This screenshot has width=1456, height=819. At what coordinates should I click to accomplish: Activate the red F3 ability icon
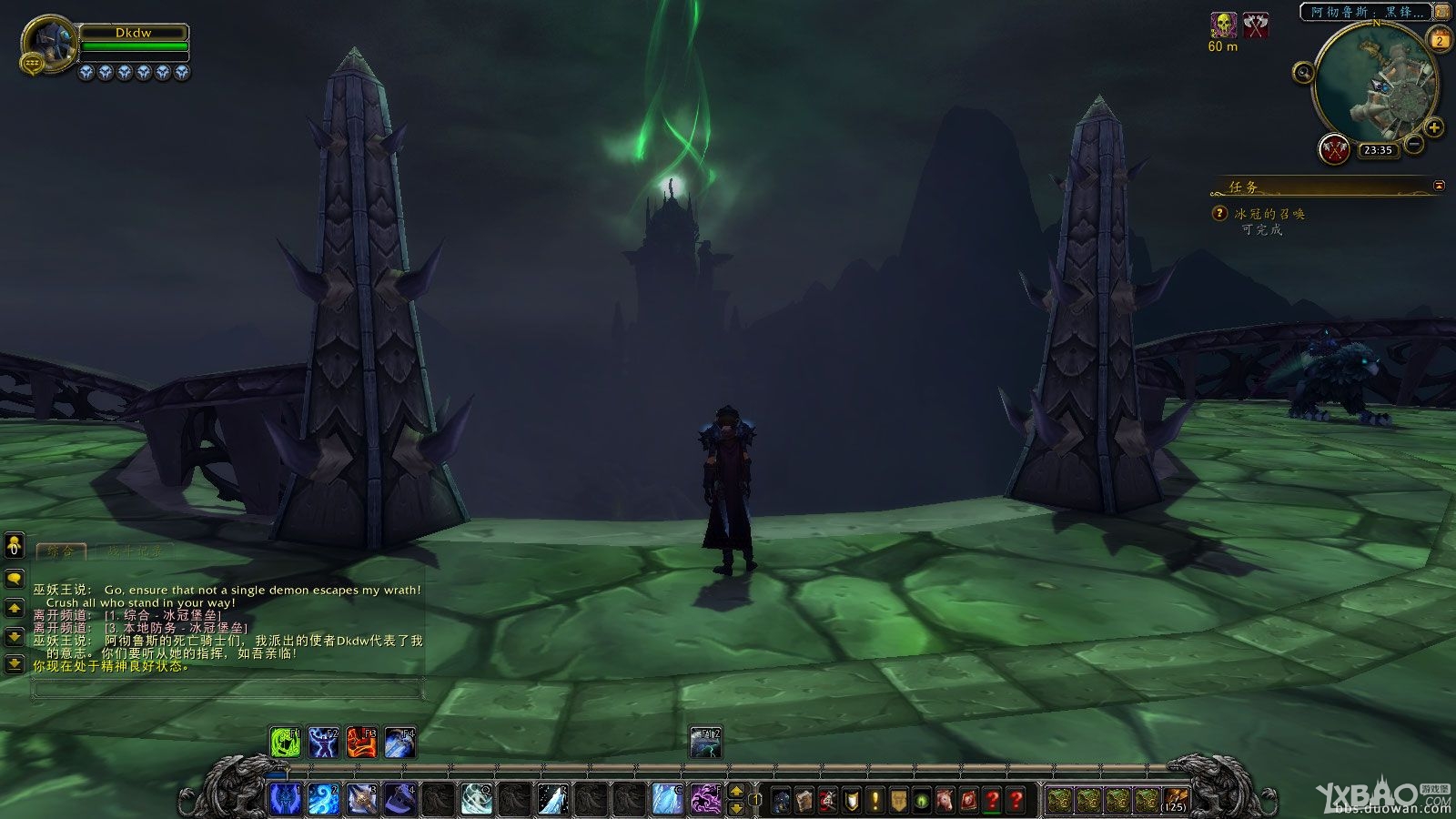coord(361,743)
